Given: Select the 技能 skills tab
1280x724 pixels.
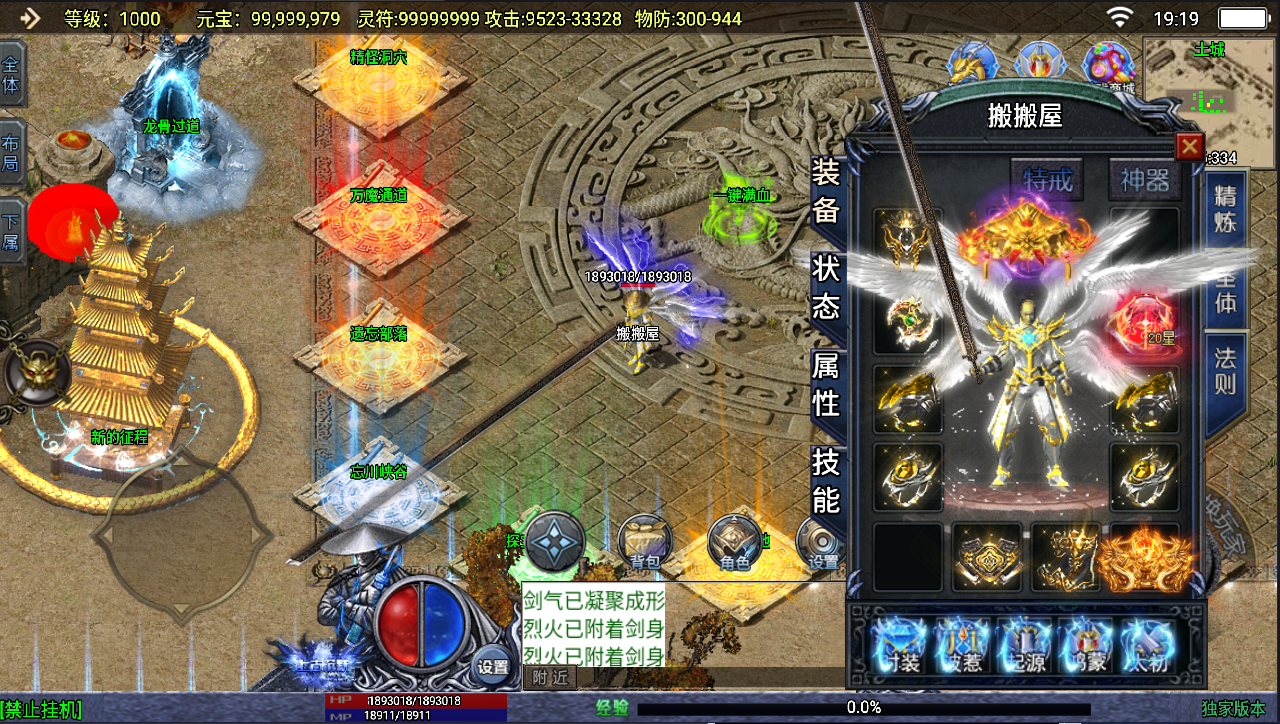Looking at the screenshot, I should point(826,481).
